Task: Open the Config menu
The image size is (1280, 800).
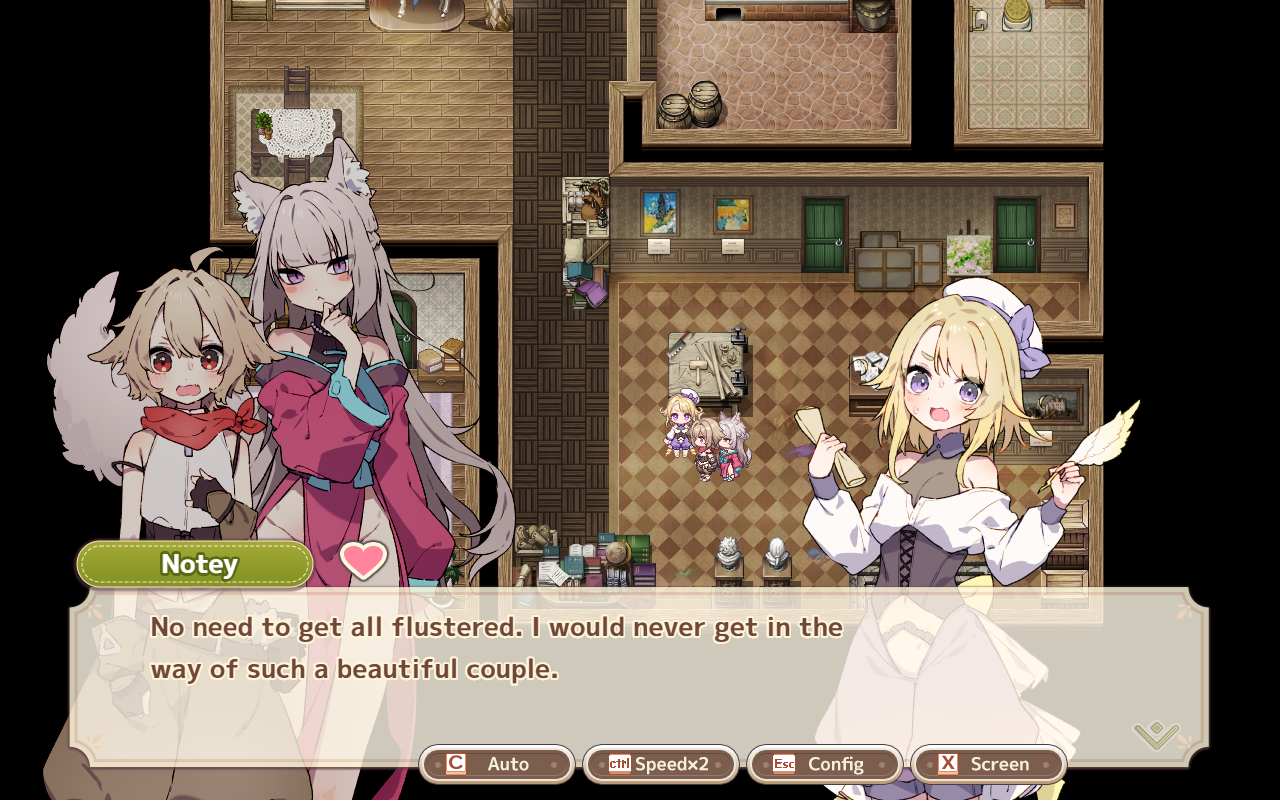Action: coord(825,764)
